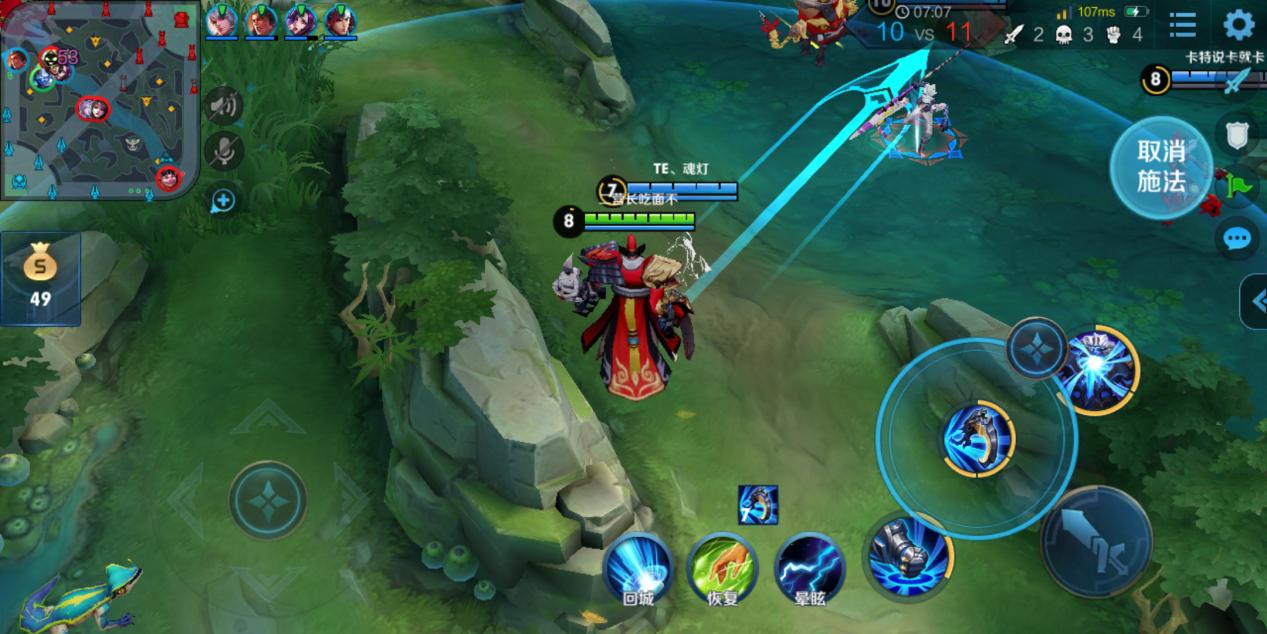Select the first teammate portrait
The image size is (1267, 634).
click(221, 20)
